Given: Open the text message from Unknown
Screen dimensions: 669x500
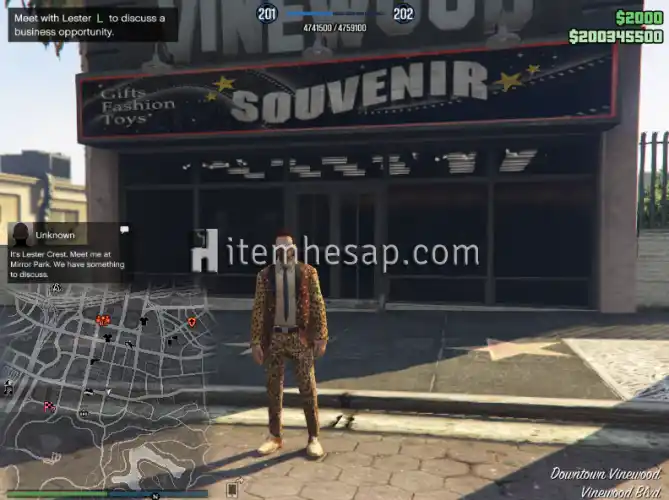Looking at the screenshot, I should tap(68, 263).
